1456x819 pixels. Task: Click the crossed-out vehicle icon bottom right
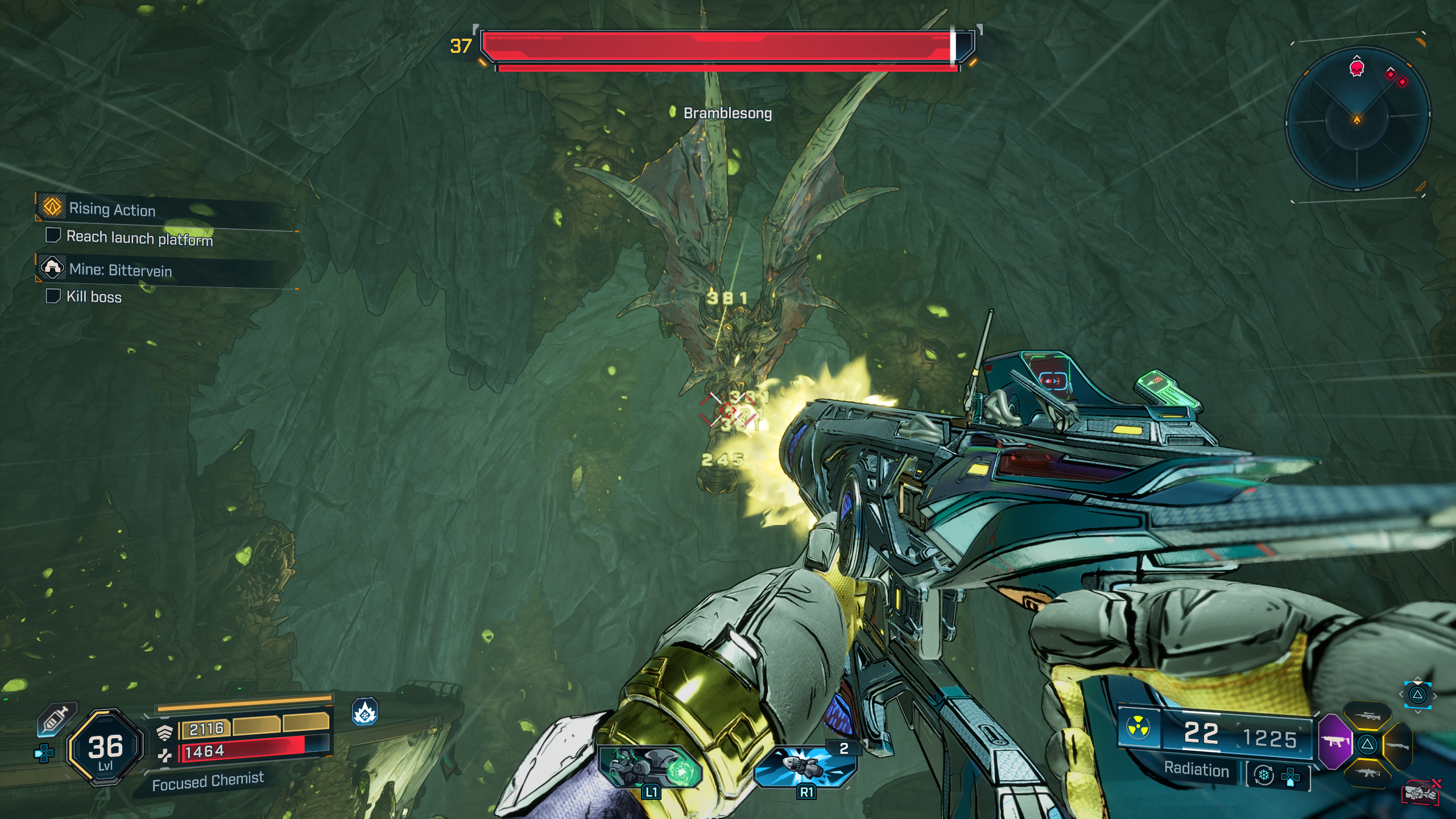[x=1421, y=793]
